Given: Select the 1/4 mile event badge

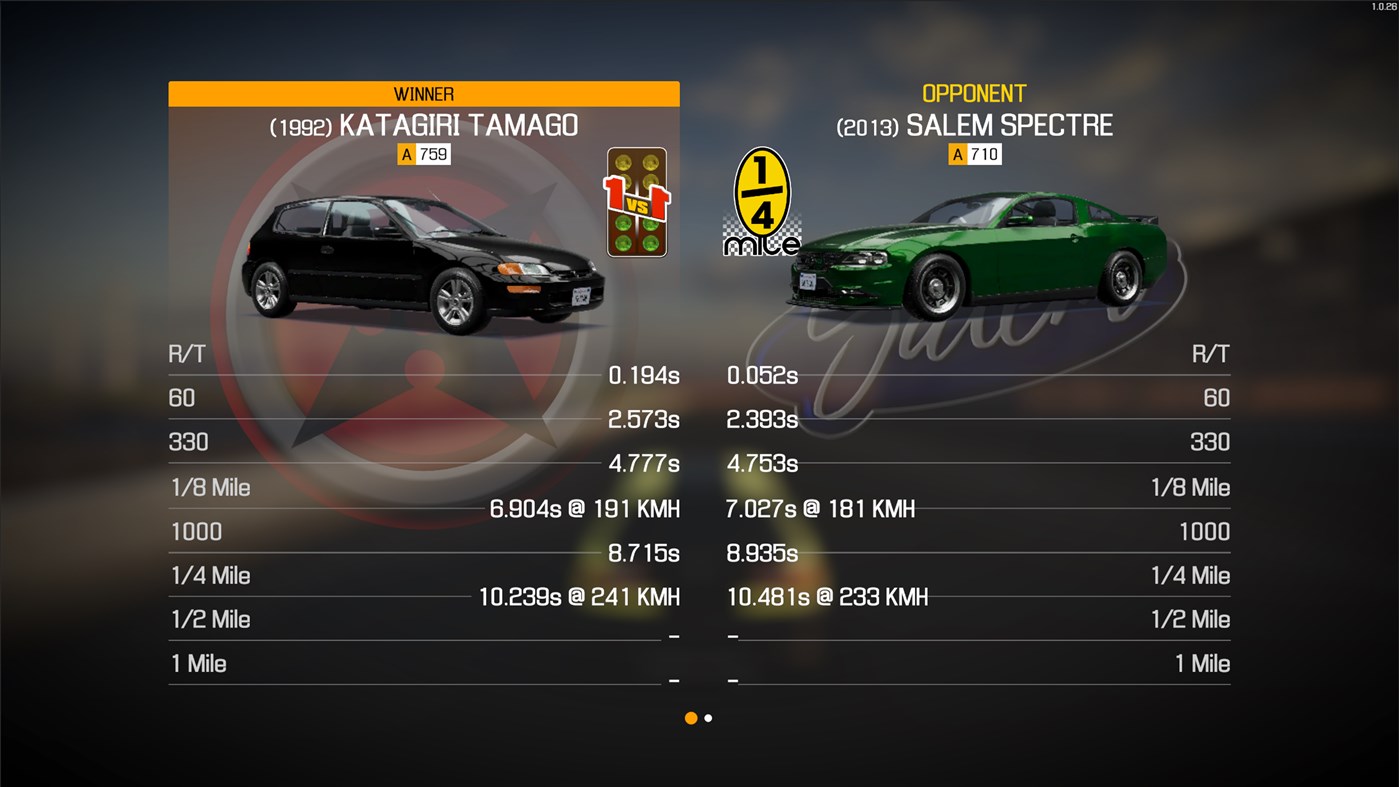Looking at the screenshot, I should click(762, 197).
